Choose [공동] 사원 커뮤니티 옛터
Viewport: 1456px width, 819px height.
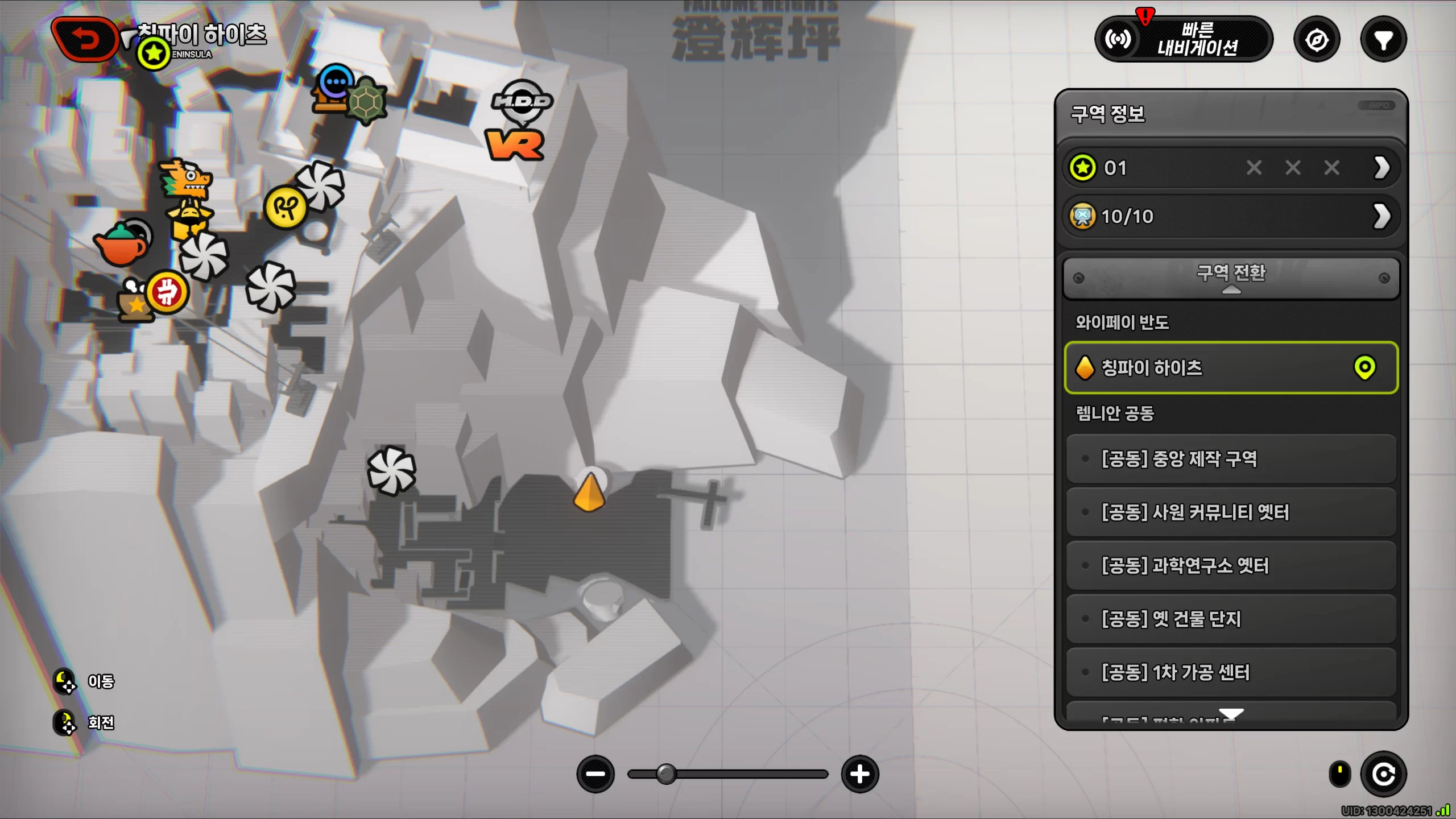coord(1231,512)
